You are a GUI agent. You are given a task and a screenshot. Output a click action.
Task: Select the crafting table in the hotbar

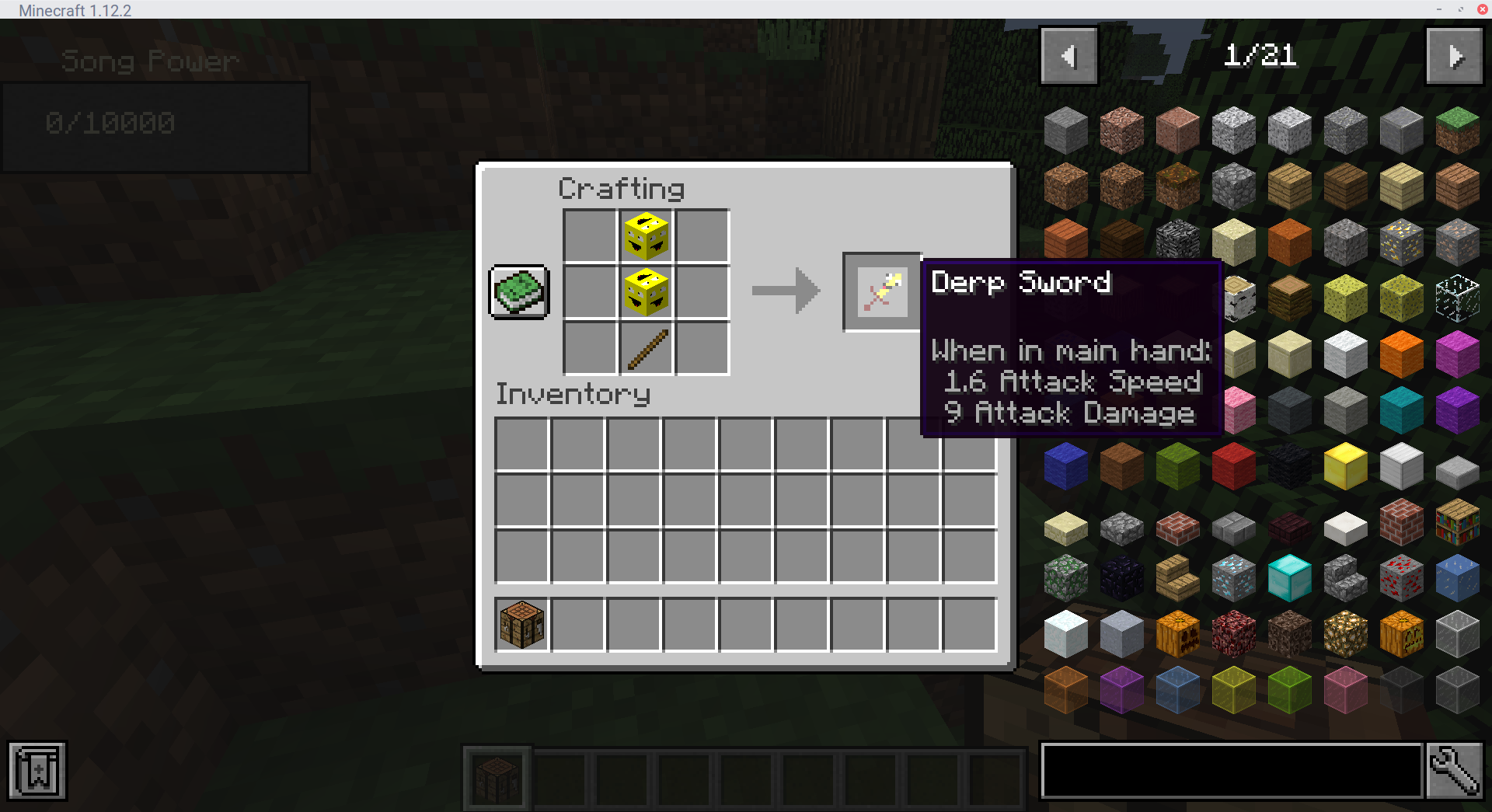coord(497,777)
